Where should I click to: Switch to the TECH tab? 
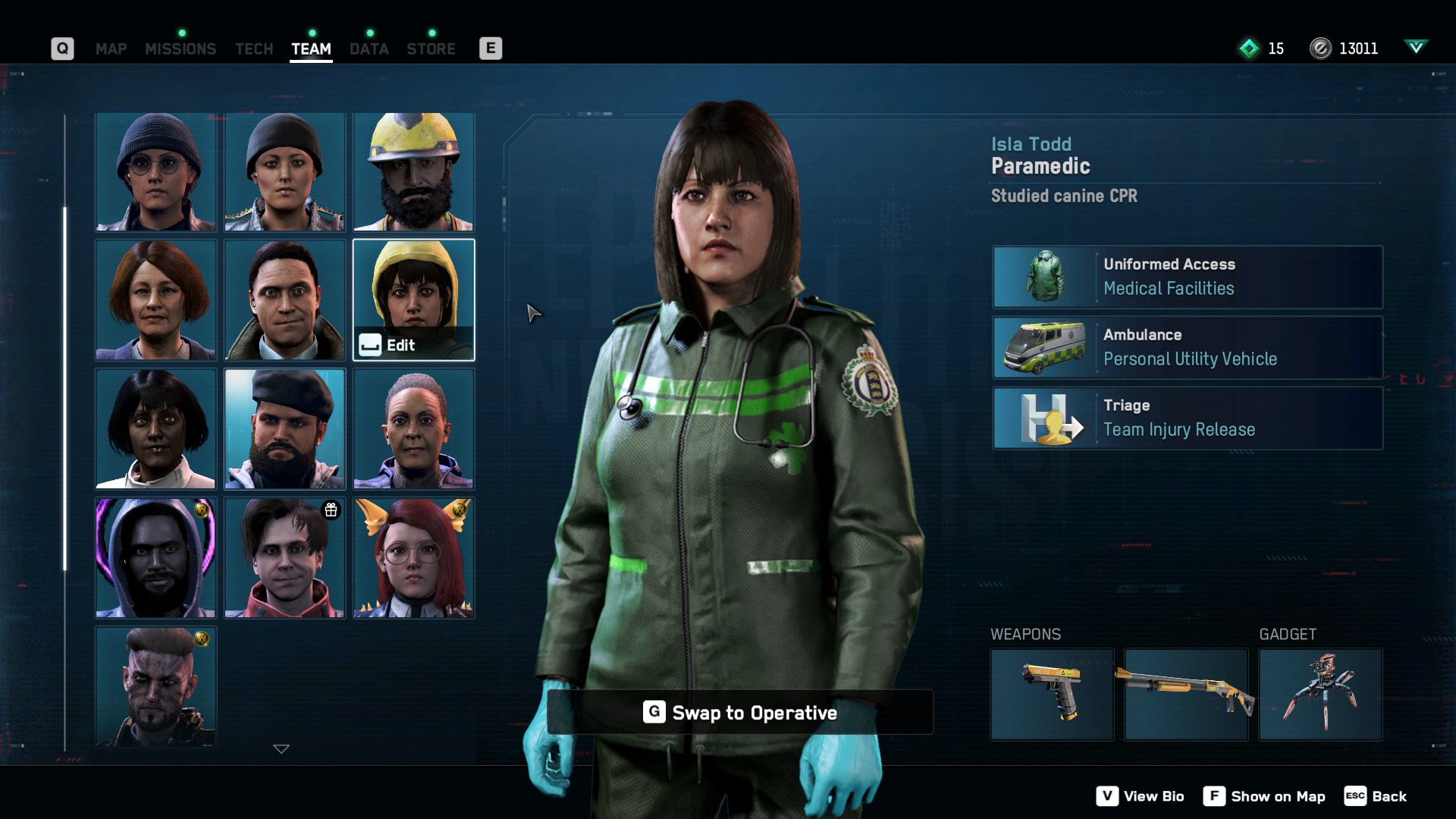pyautogui.click(x=253, y=49)
